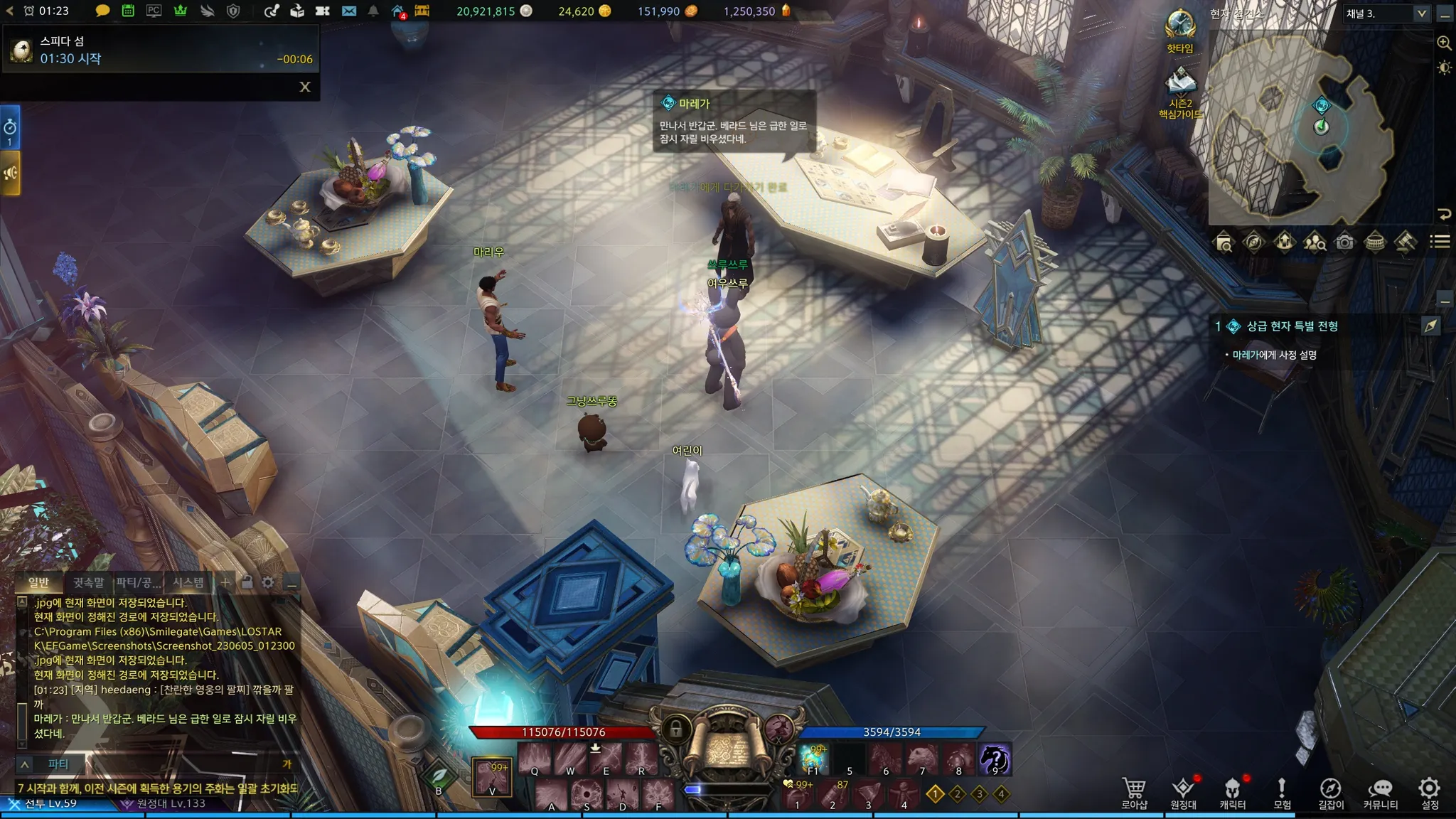Open the 설정 settings menu

[x=1430, y=793]
